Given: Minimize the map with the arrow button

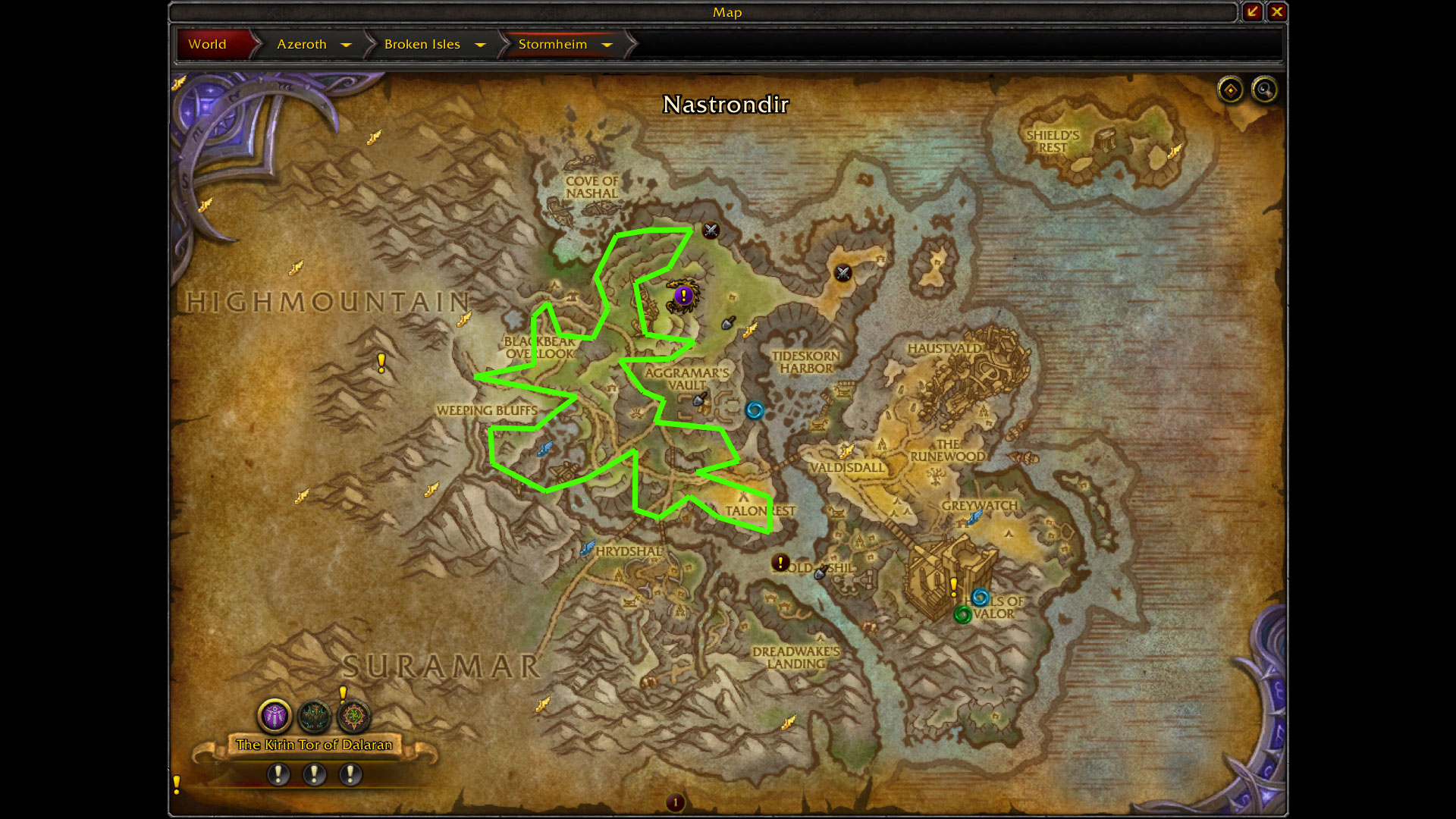Looking at the screenshot, I should (1252, 11).
